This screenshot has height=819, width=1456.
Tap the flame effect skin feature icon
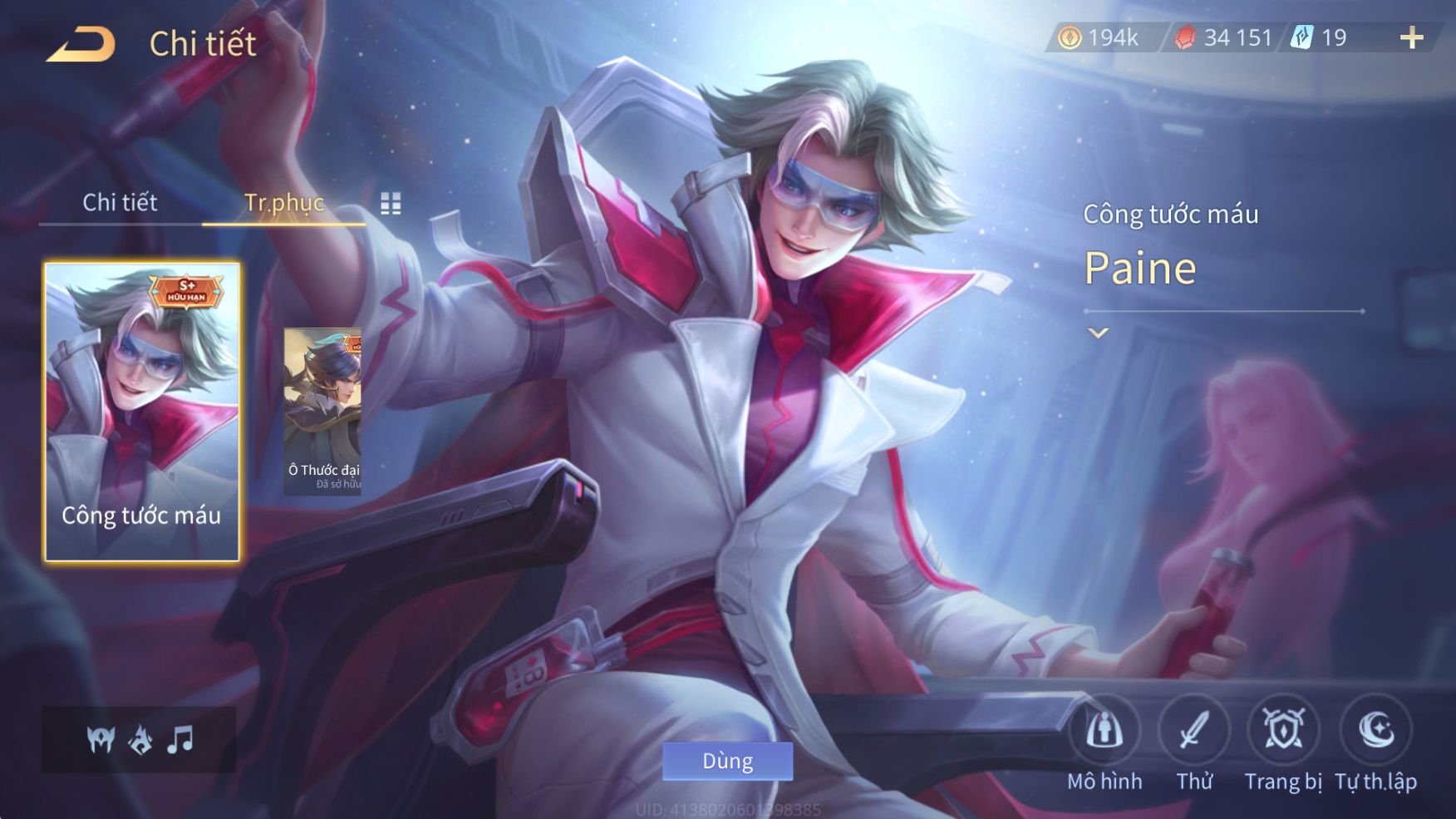(x=140, y=739)
